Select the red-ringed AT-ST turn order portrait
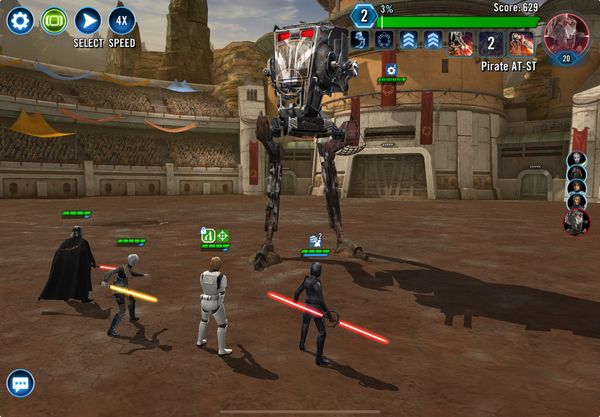Screen dimensions: 600x417 (576, 223)
